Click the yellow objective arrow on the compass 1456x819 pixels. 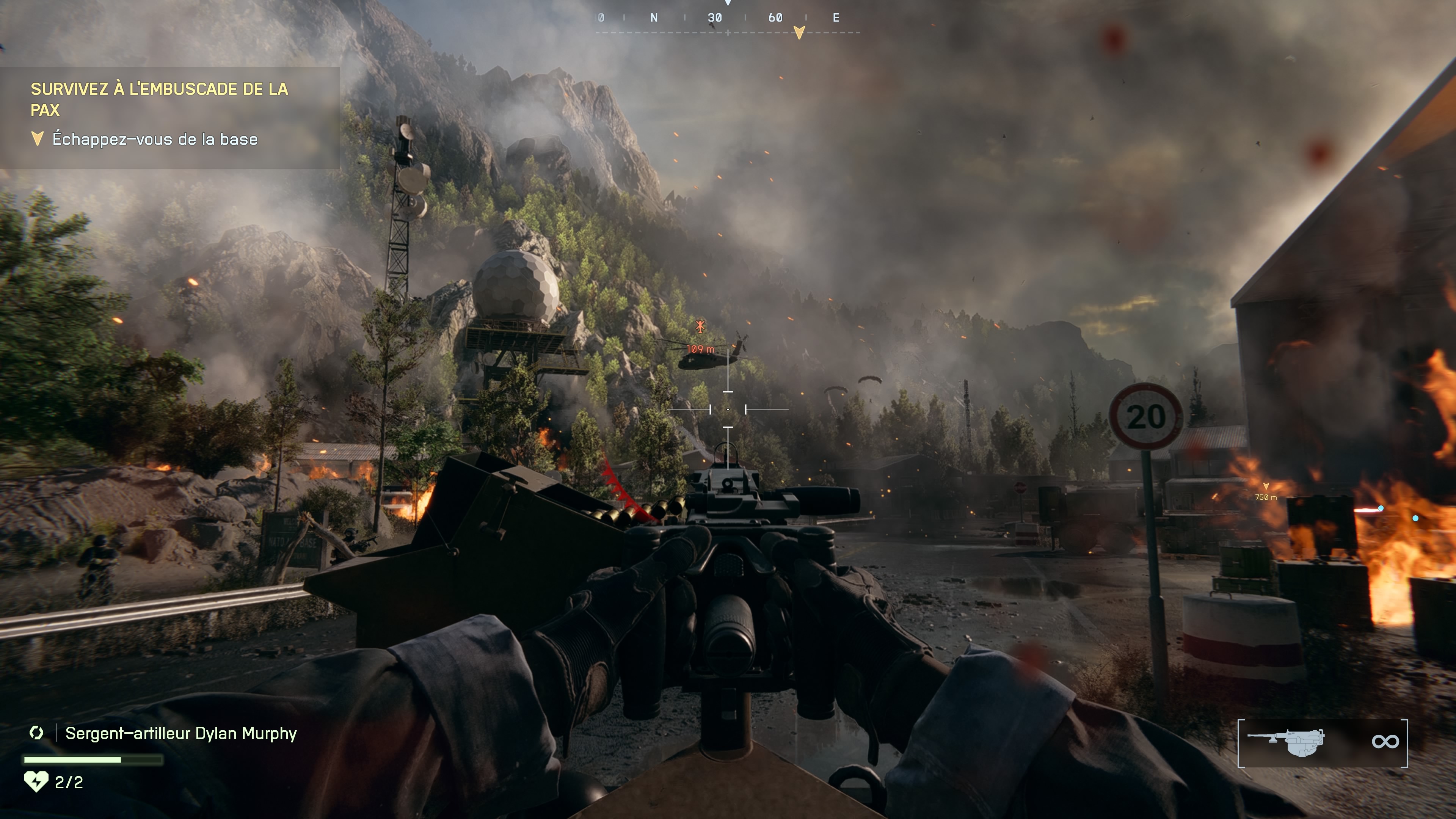[799, 32]
